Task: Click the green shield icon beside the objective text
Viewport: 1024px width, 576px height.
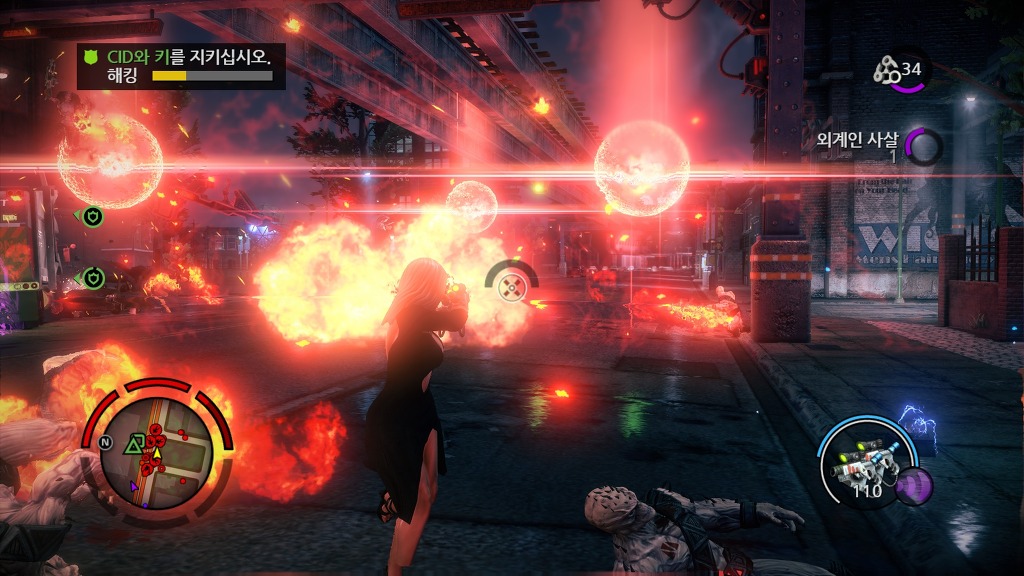Action: (95, 56)
